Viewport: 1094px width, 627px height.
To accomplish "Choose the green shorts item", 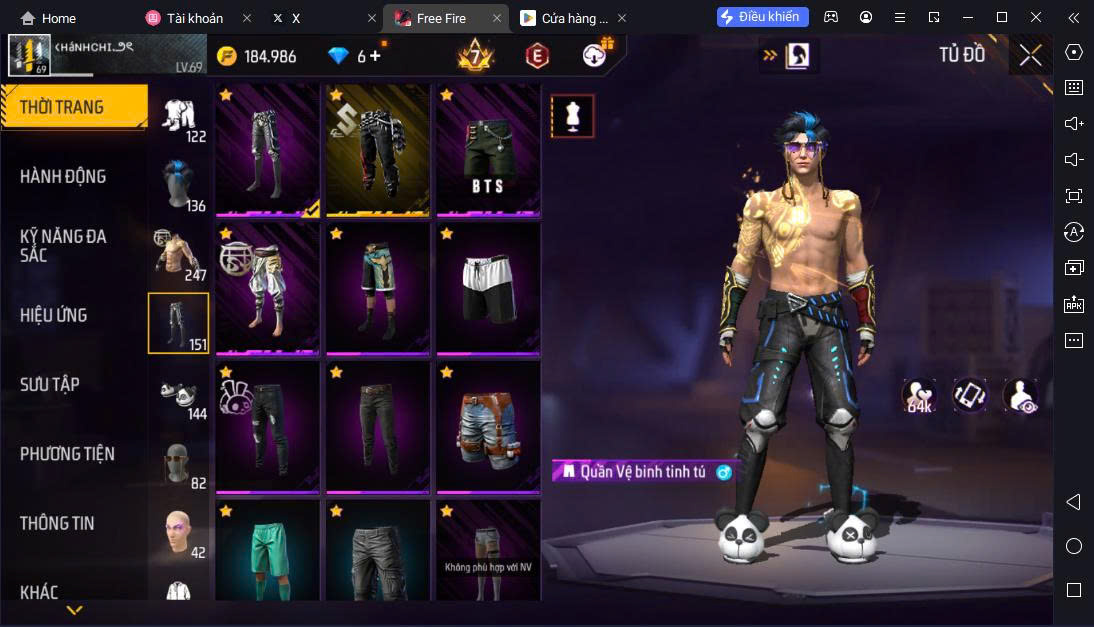I will pyautogui.click(x=267, y=550).
